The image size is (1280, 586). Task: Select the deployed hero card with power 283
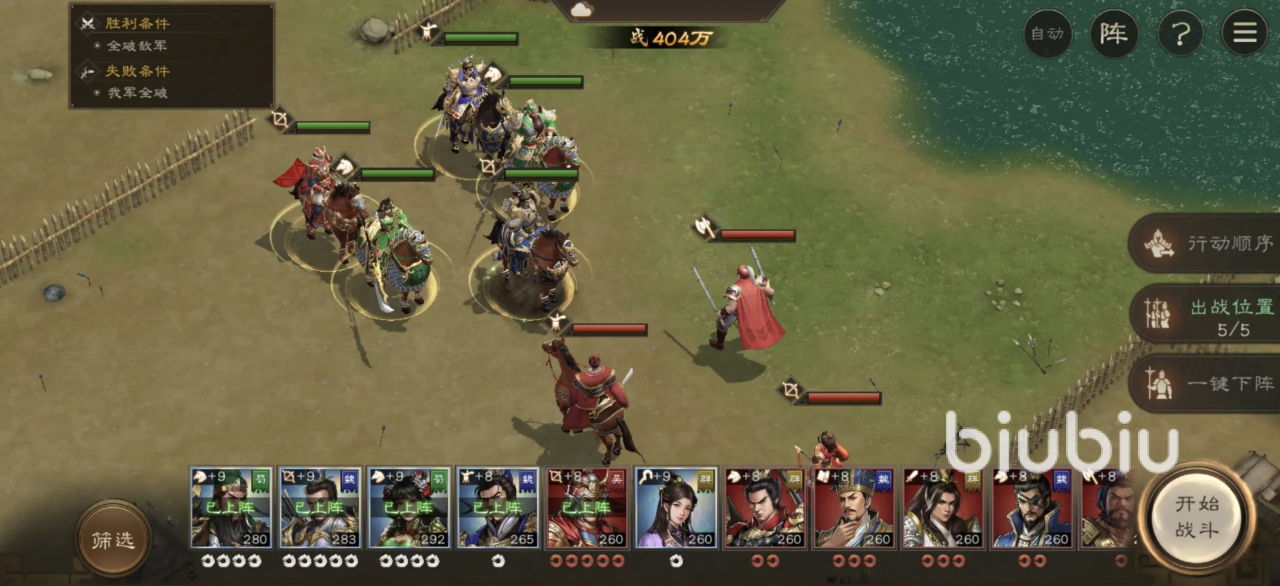(320, 508)
